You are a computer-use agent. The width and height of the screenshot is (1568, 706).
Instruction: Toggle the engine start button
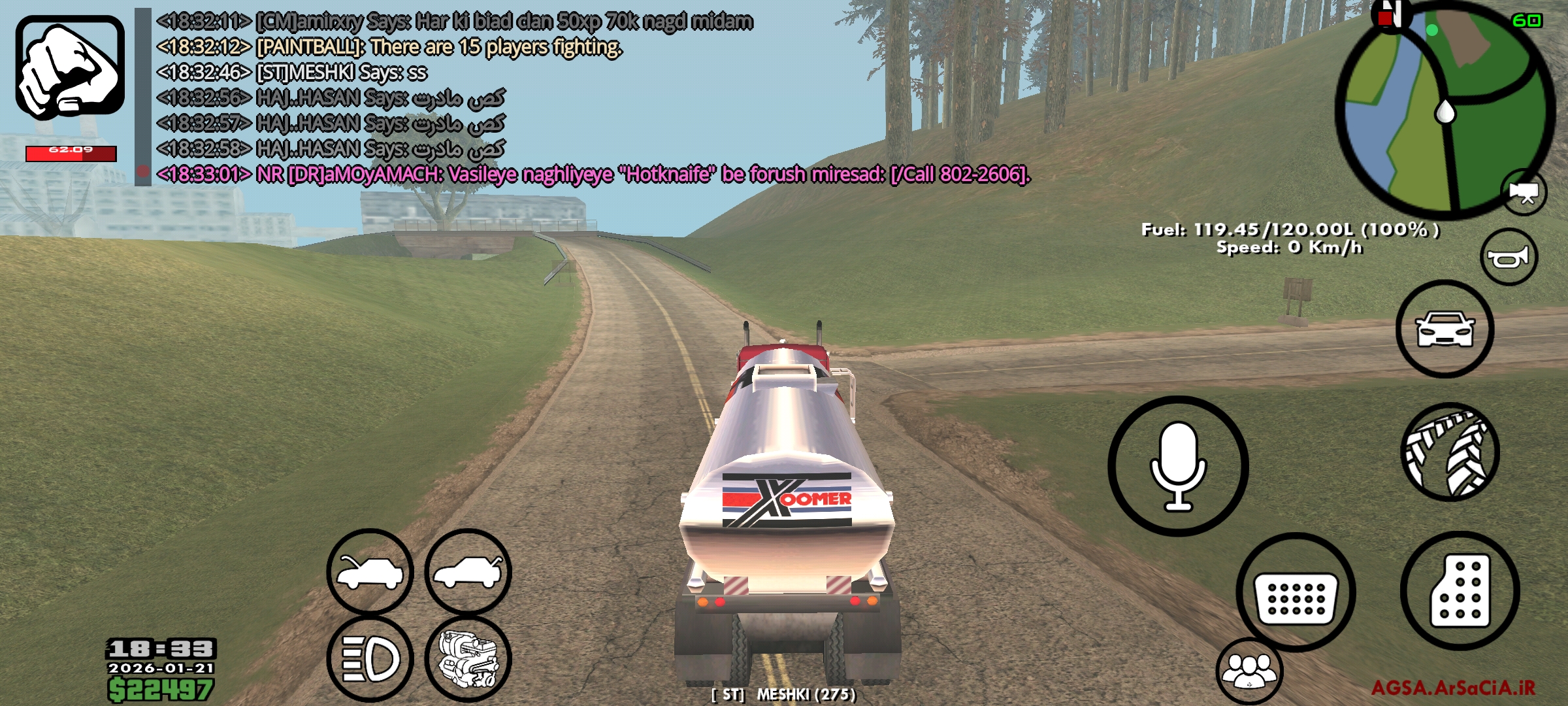pyautogui.click(x=468, y=658)
